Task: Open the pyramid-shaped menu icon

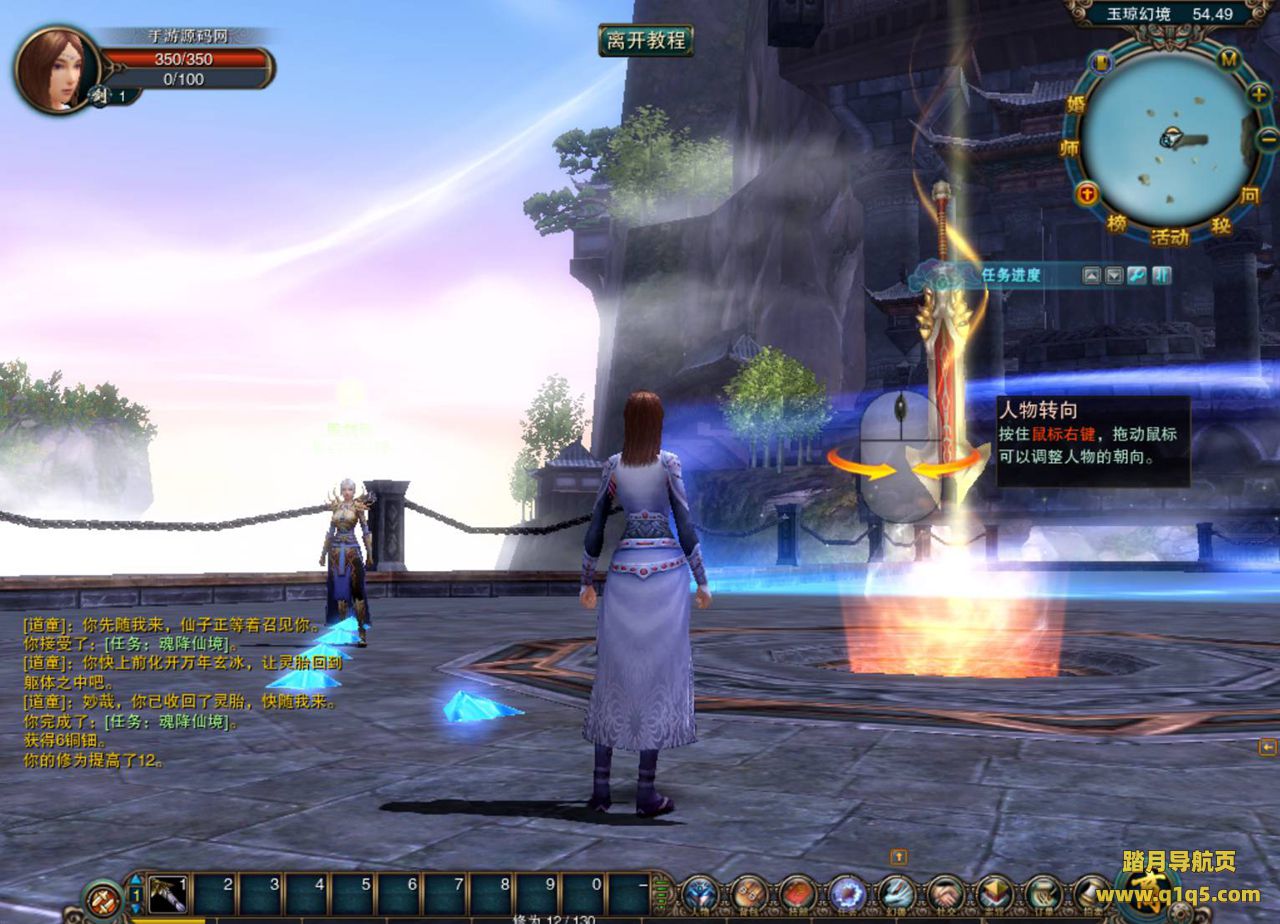Action: coord(995,893)
